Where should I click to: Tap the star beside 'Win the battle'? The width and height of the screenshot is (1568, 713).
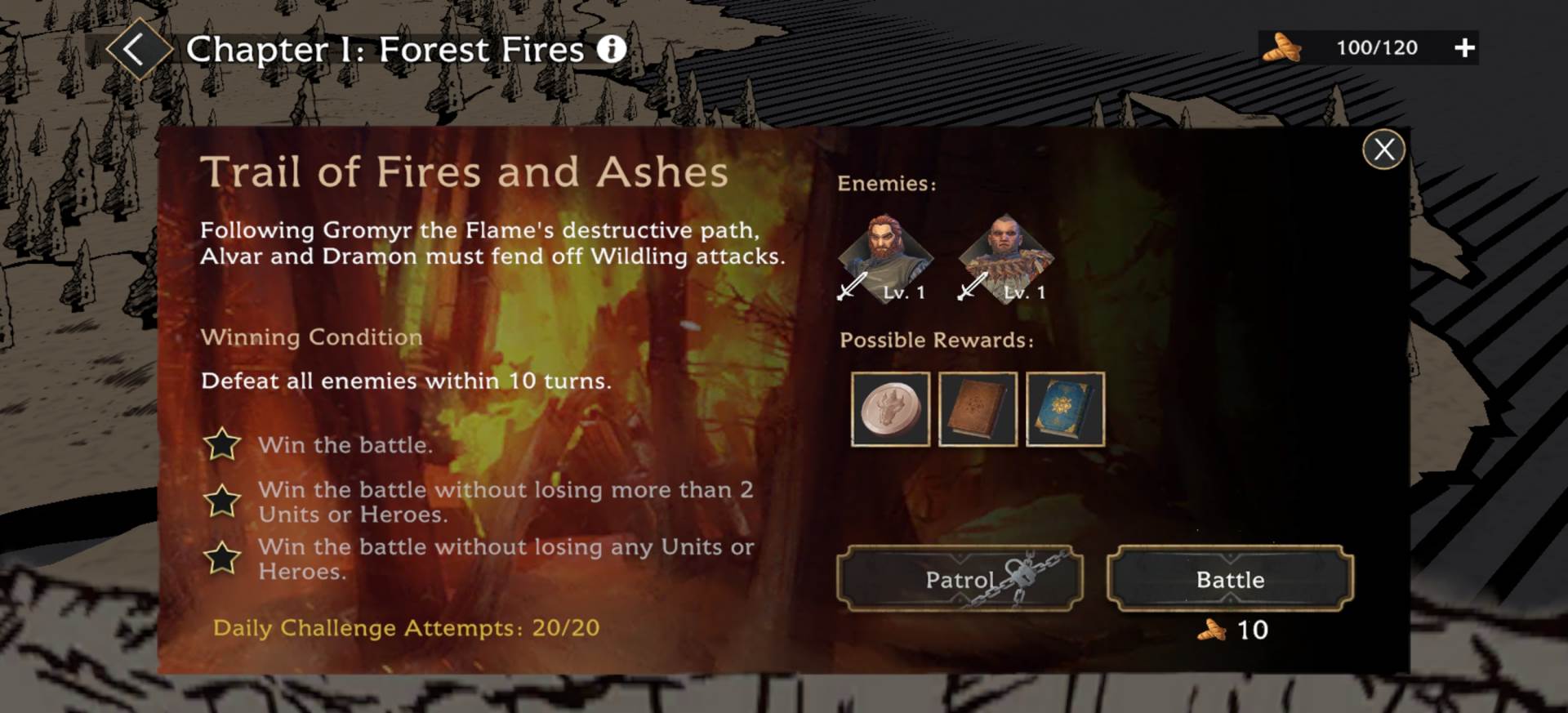222,445
